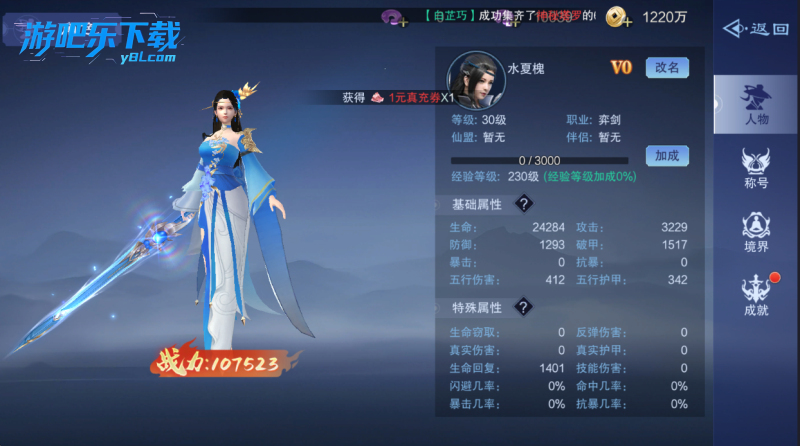
Task: Click the 改名 rename button
Action: click(667, 68)
